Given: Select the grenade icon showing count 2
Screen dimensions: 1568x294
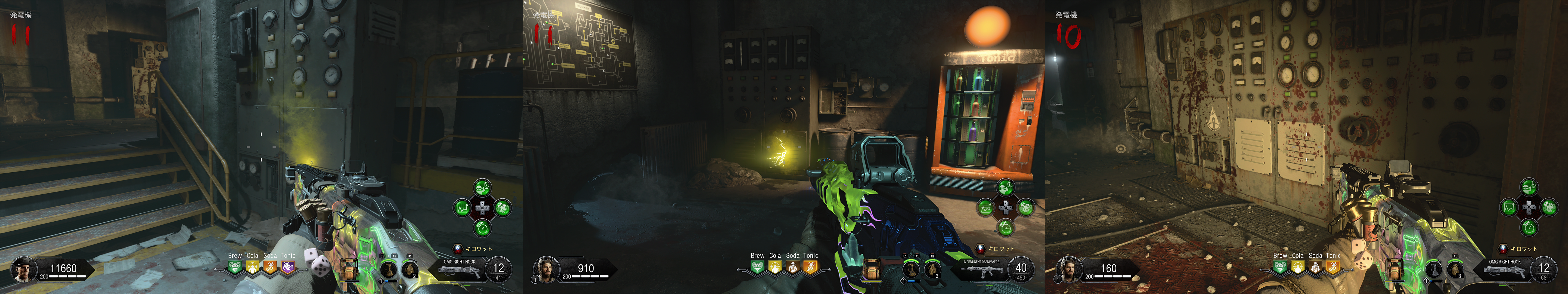Looking at the screenshot, I should 410,269.
